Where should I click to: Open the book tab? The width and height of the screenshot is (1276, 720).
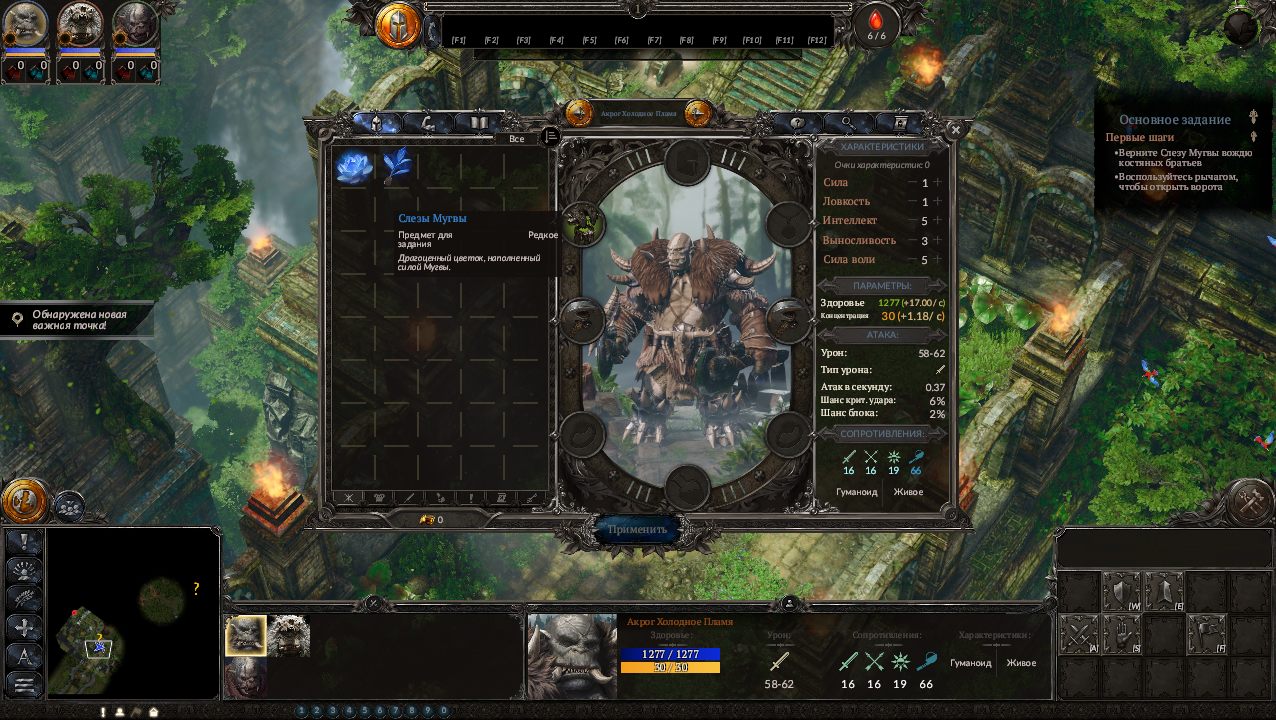pyautogui.click(x=478, y=123)
